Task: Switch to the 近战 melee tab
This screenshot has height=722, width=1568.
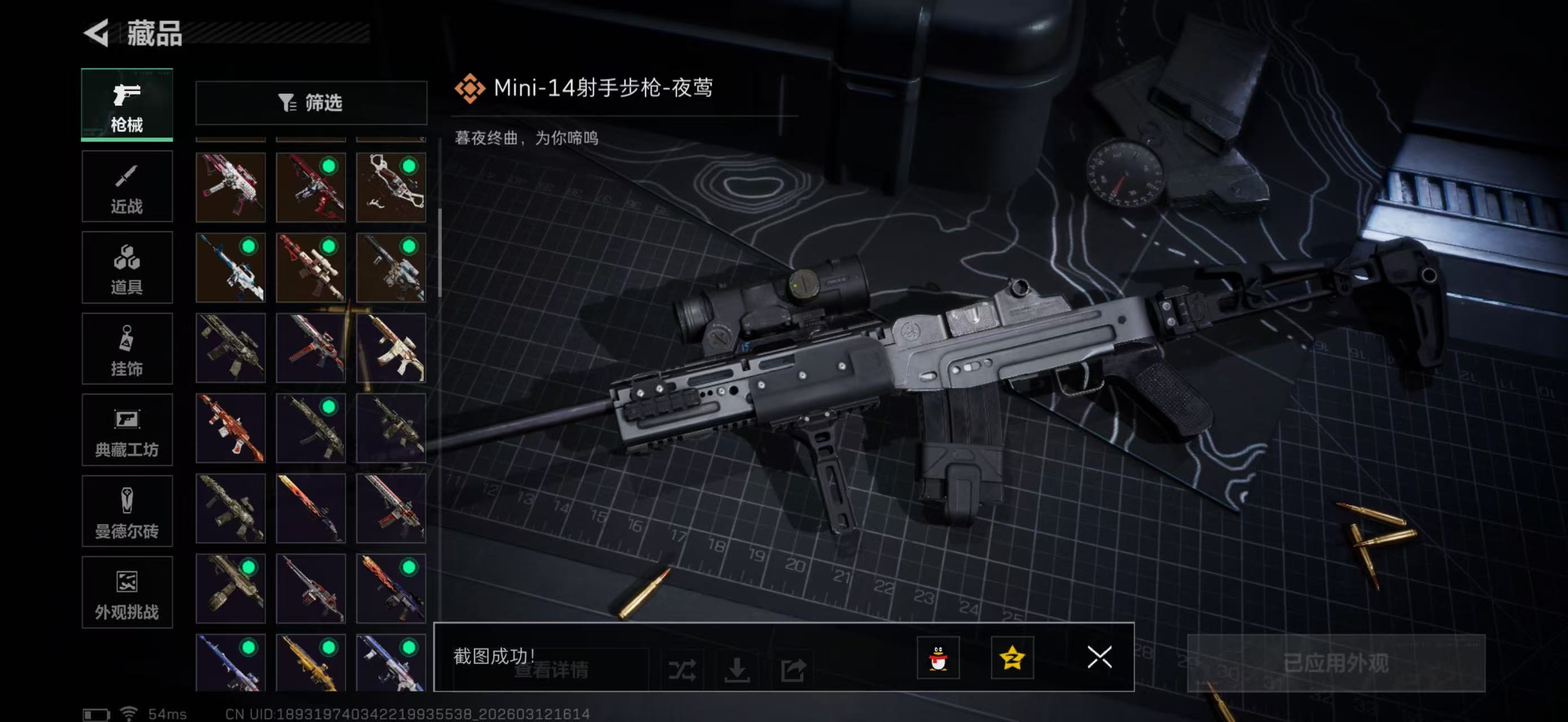Action: pos(127,186)
